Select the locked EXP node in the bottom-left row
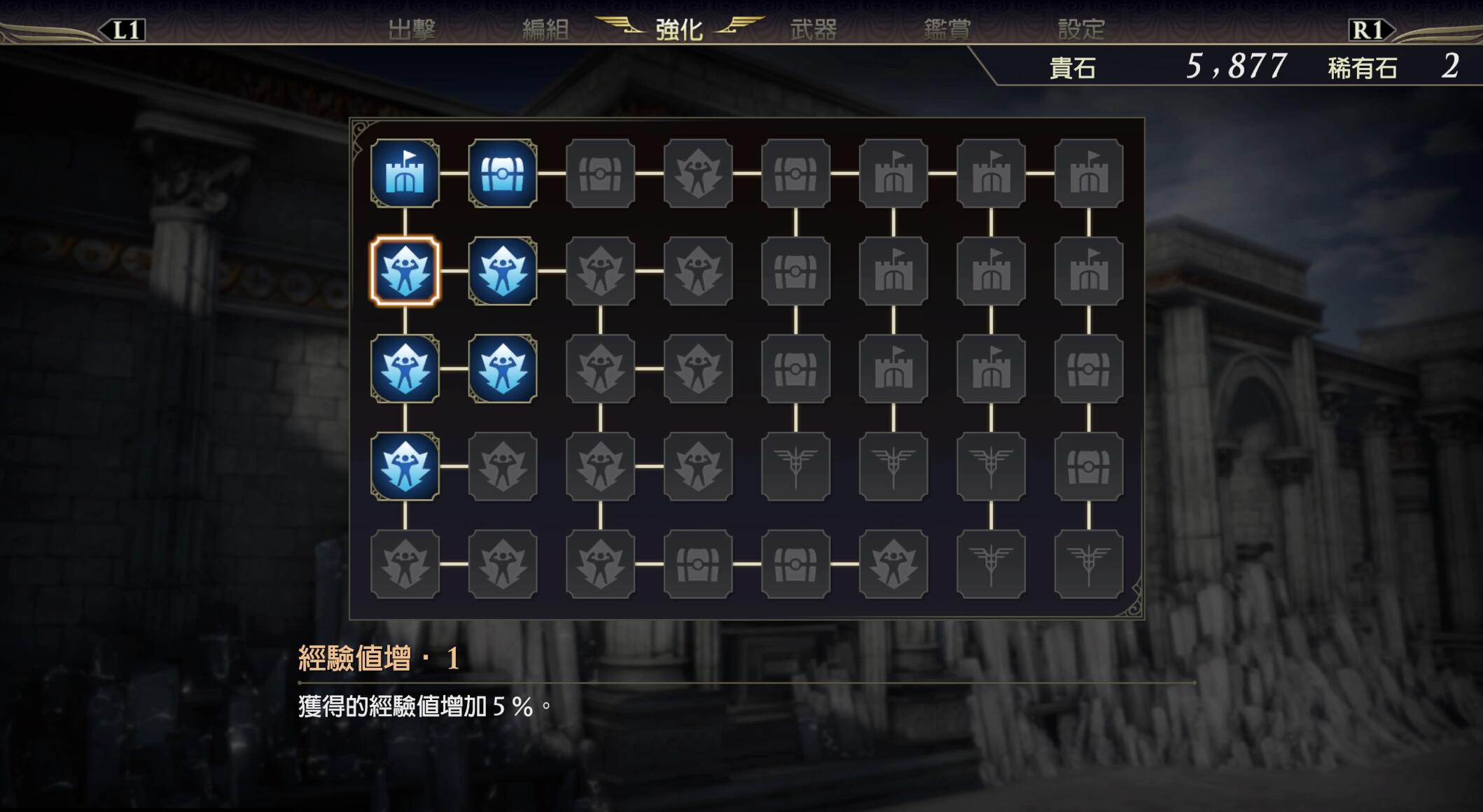The height and width of the screenshot is (812, 1483). (405, 566)
